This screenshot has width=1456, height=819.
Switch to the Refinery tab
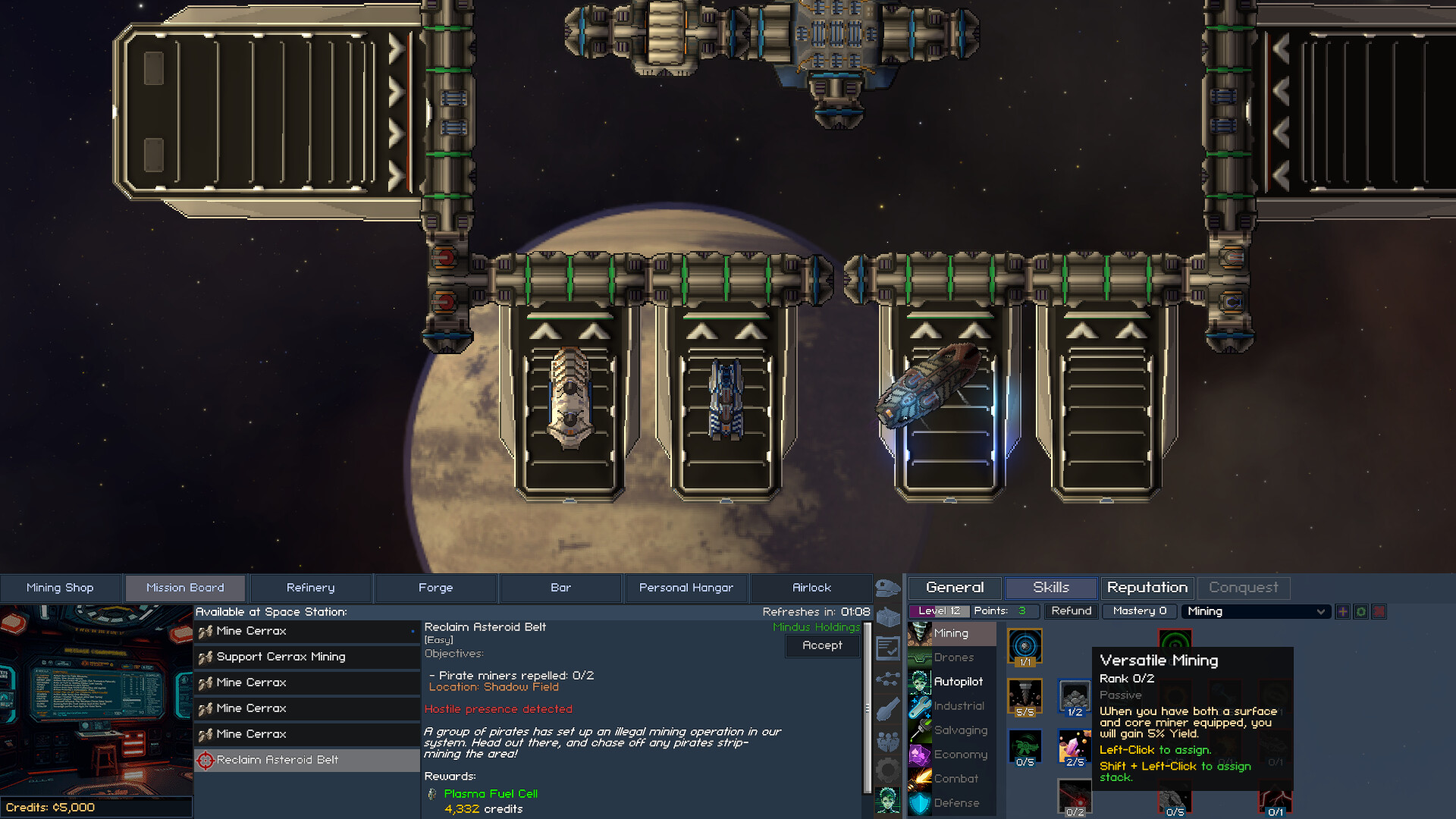310,588
